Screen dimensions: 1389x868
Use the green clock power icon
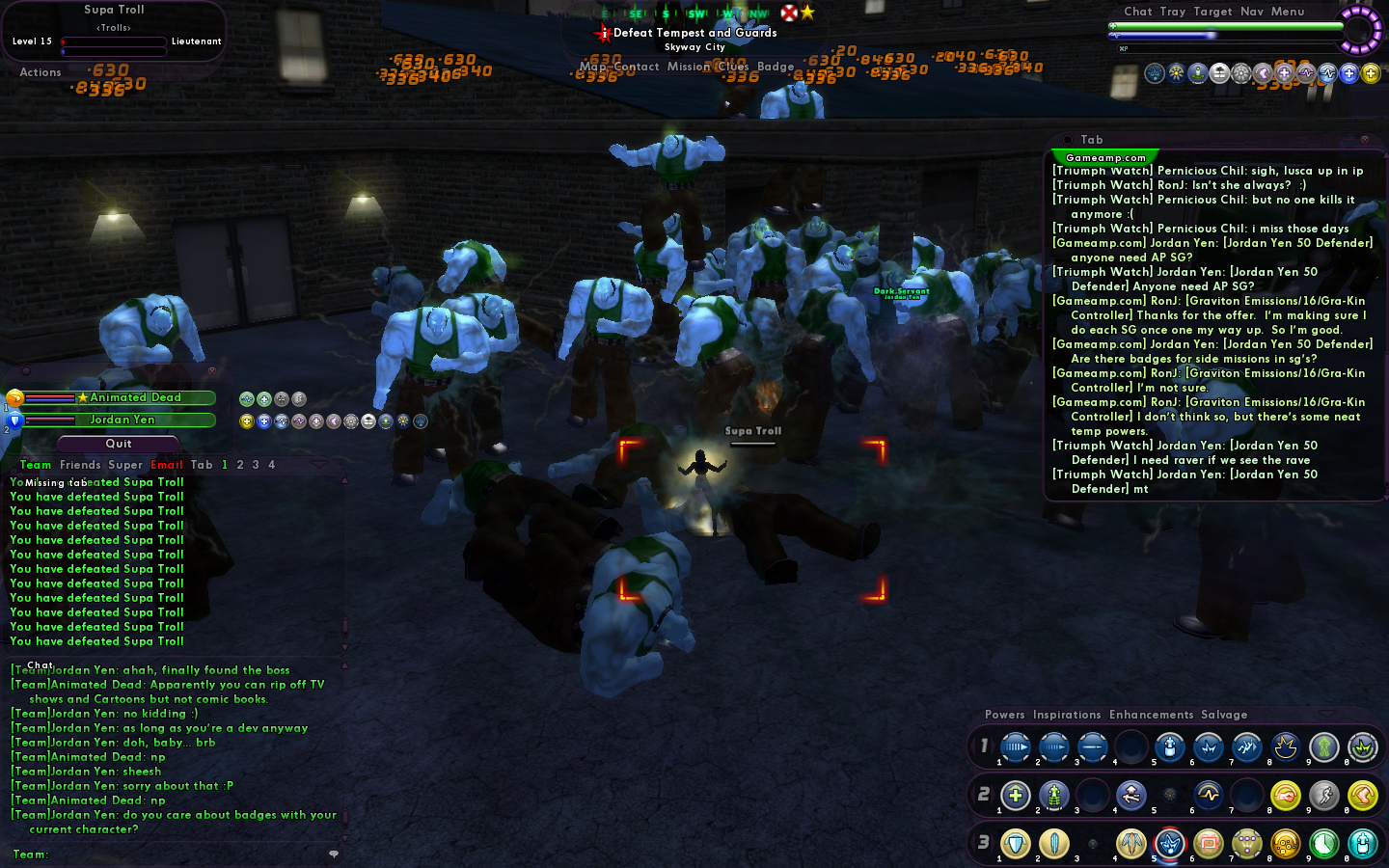point(1323,844)
